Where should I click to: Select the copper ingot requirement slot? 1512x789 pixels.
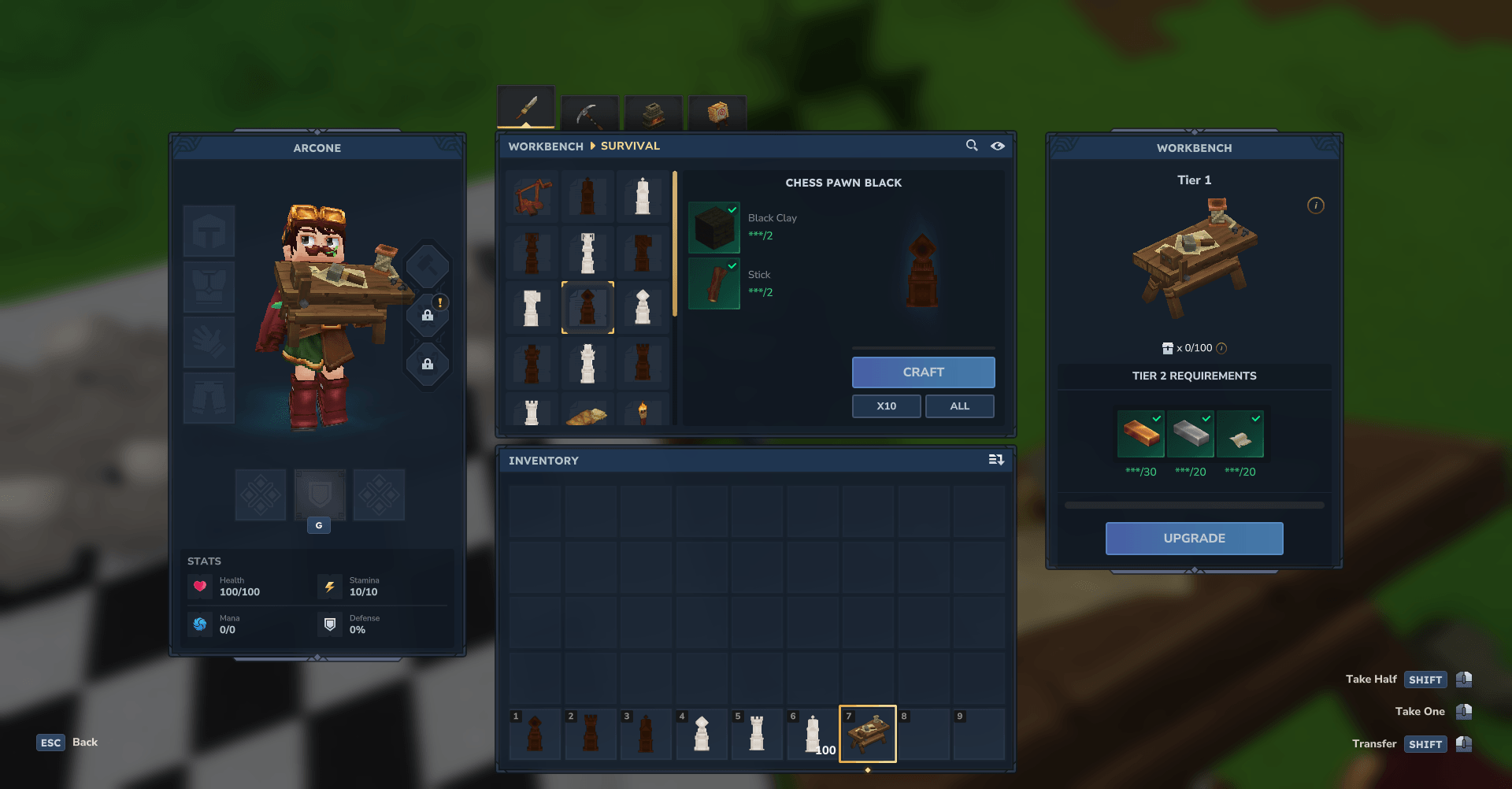click(x=1140, y=434)
